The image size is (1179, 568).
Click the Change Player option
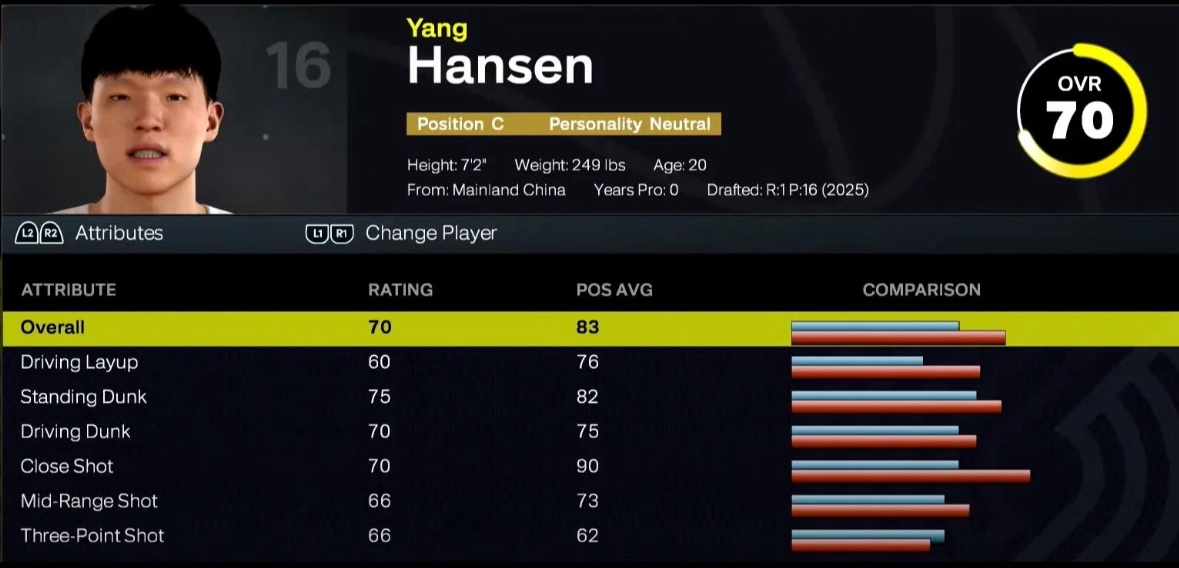[430, 233]
